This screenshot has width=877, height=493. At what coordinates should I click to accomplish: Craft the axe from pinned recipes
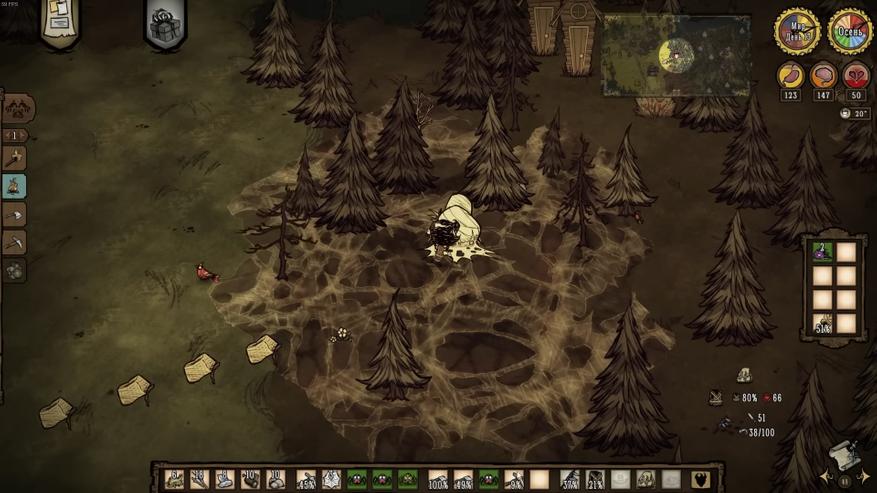(x=15, y=214)
